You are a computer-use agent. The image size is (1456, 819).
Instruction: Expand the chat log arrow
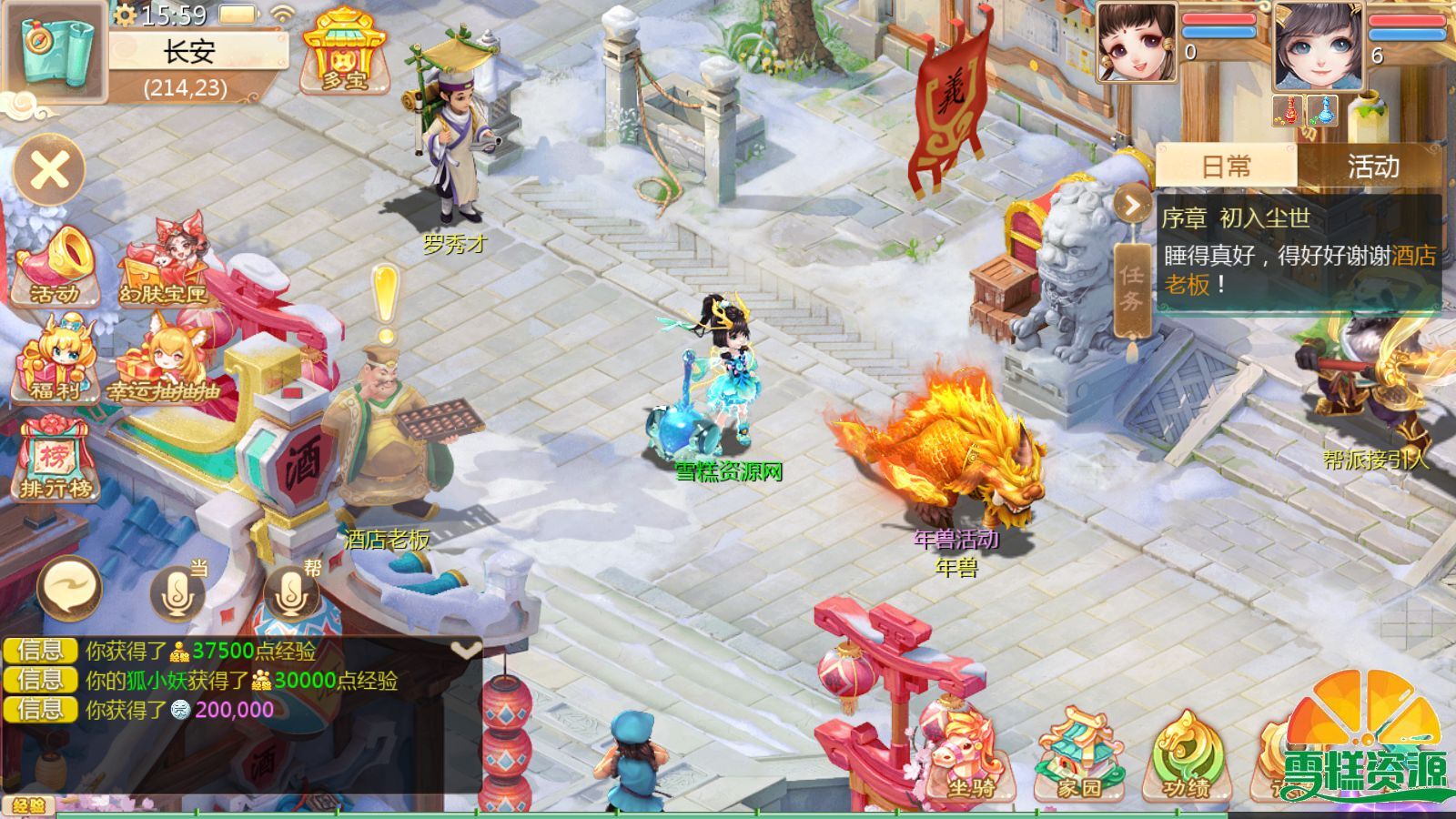click(x=466, y=650)
